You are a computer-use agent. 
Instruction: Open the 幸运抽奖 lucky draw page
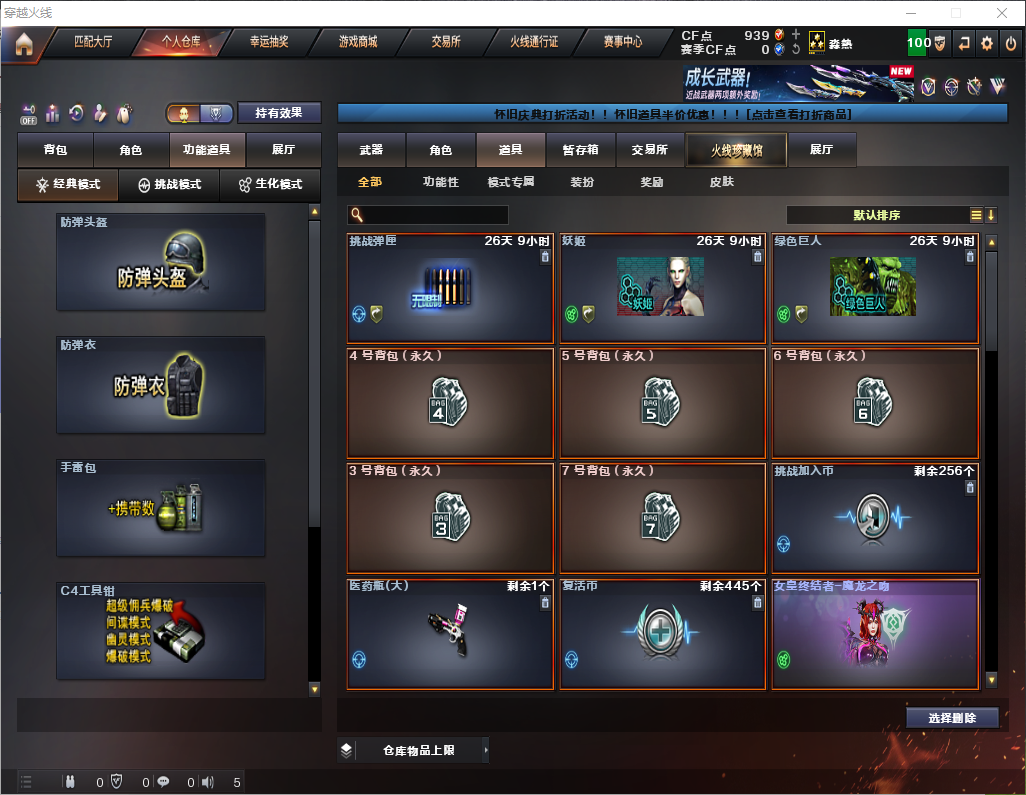(x=269, y=43)
